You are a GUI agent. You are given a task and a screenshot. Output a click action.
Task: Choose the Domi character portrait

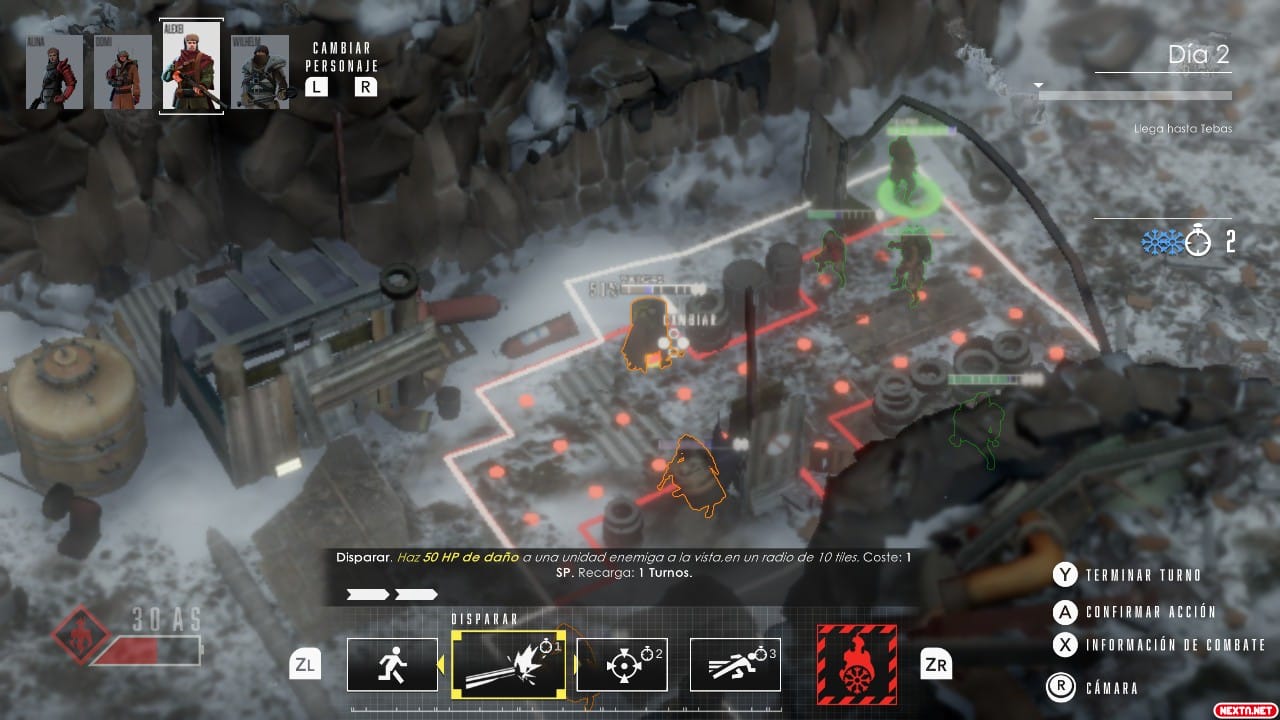pos(122,72)
